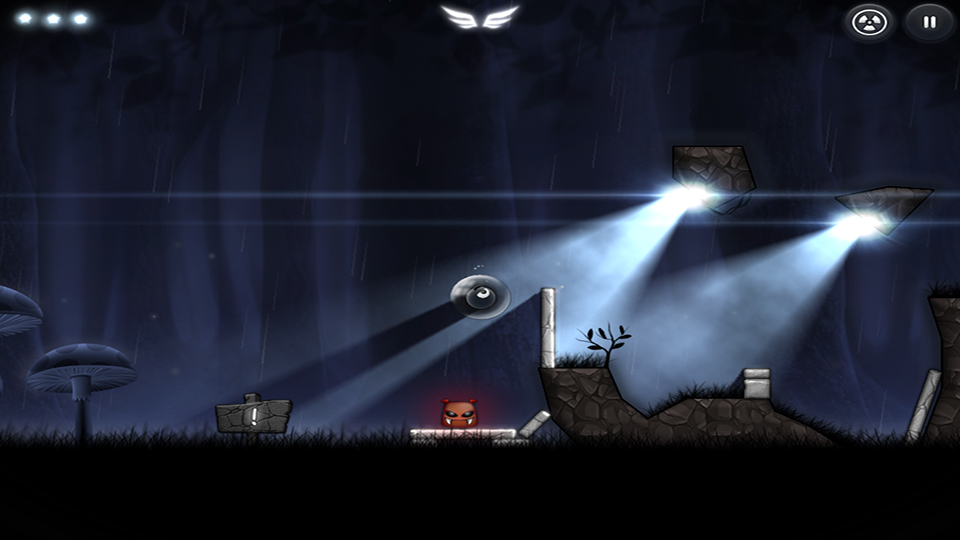Image resolution: width=960 pixels, height=540 pixels.
Task: Pause the game
Action: 929,21
